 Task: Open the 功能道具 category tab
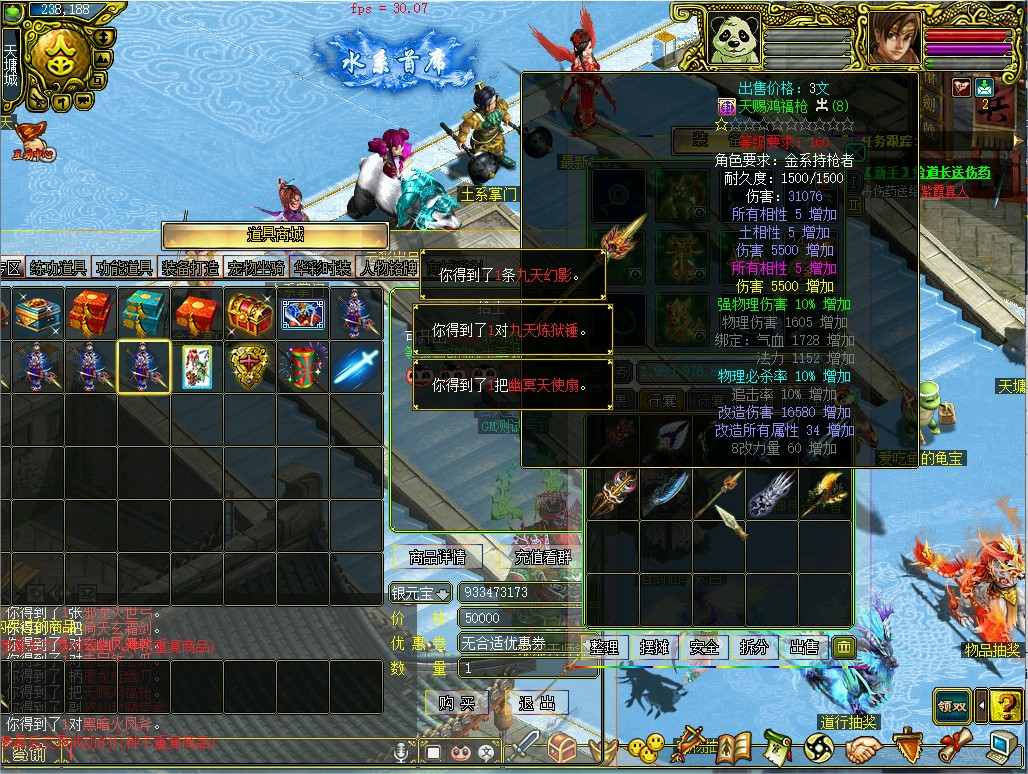tap(124, 268)
